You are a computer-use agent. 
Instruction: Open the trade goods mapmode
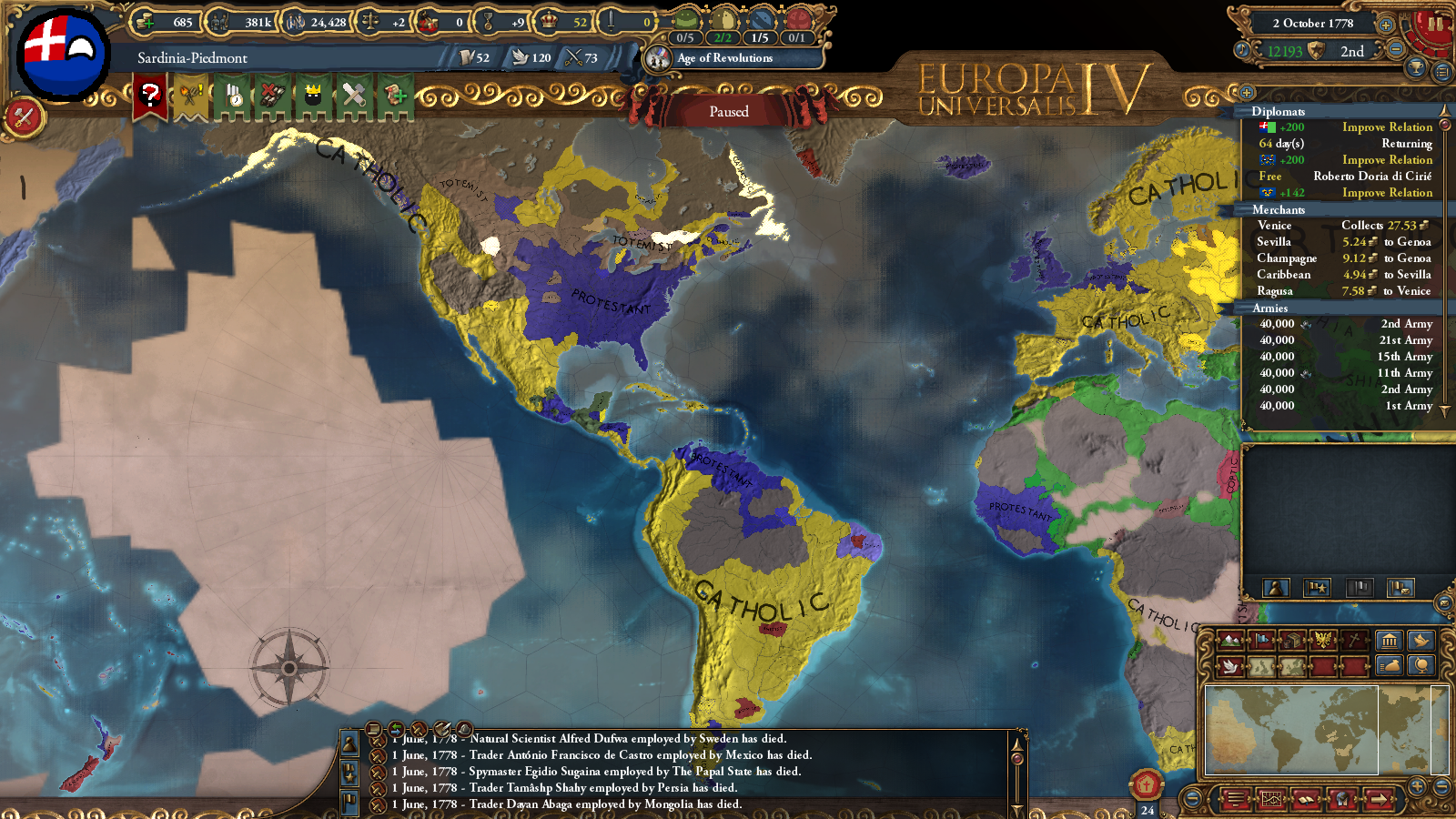click(1292, 641)
